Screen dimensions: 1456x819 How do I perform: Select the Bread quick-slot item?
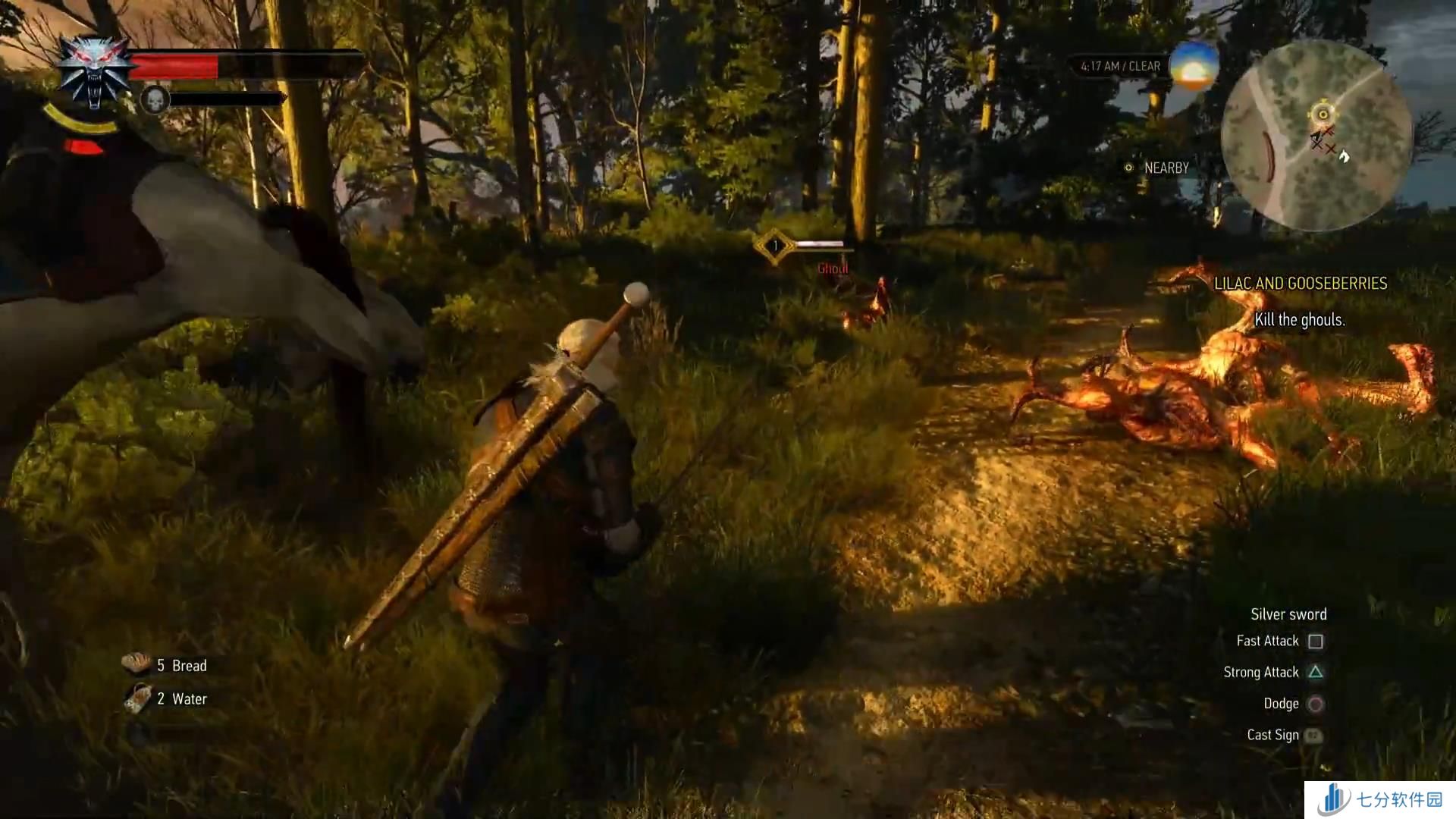(138, 664)
